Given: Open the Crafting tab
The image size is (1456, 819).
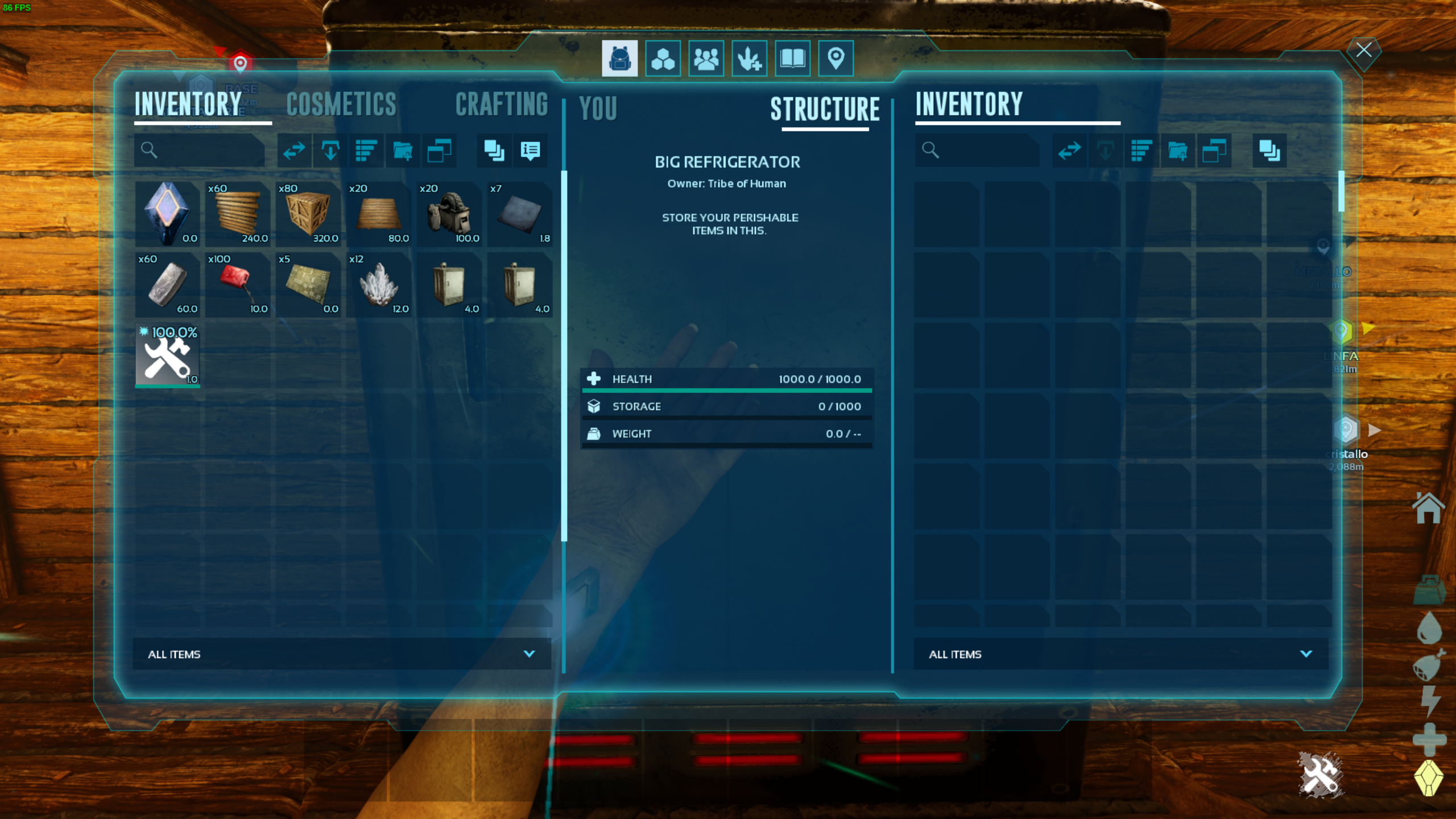Looking at the screenshot, I should pyautogui.click(x=501, y=105).
